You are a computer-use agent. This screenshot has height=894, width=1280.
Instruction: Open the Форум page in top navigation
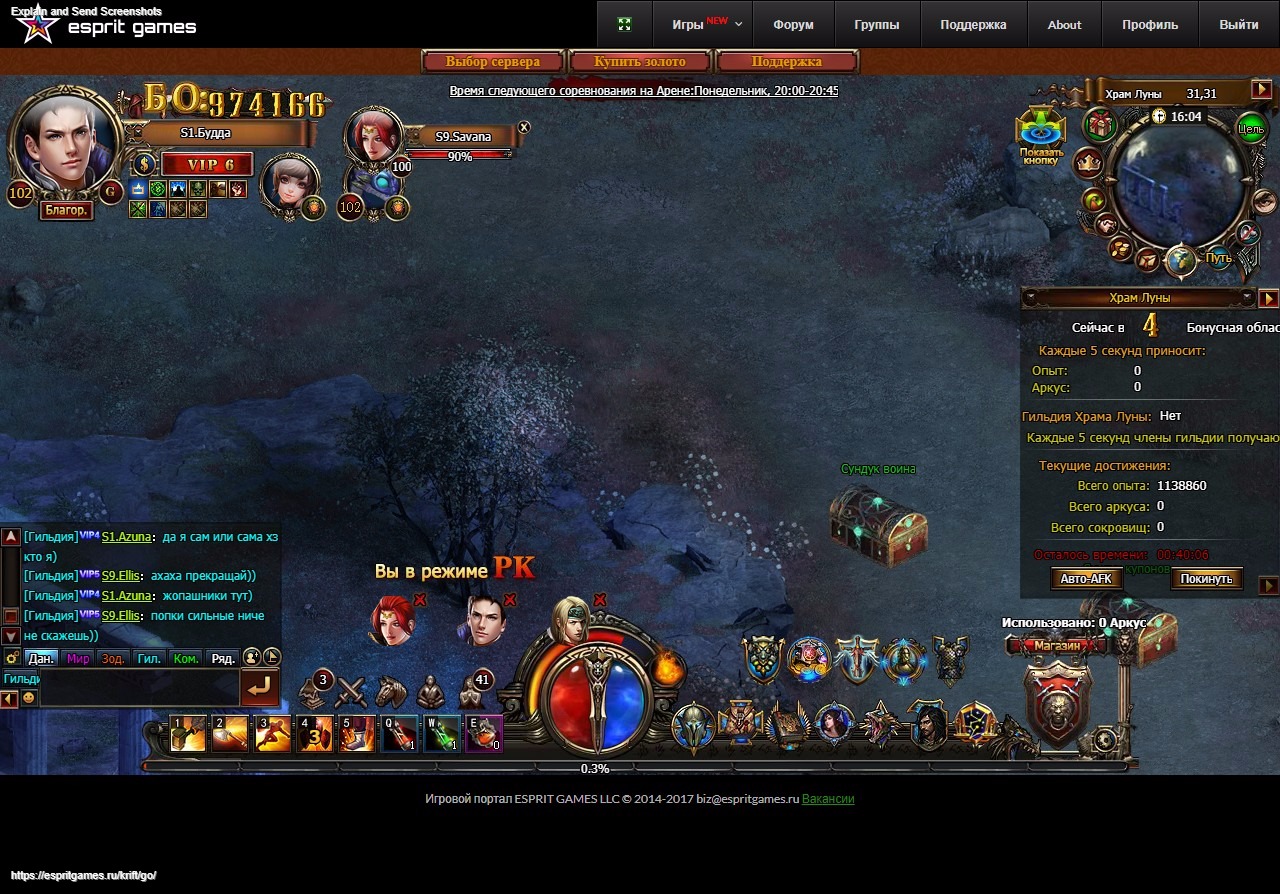pyautogui.click(x=793, y=24)
